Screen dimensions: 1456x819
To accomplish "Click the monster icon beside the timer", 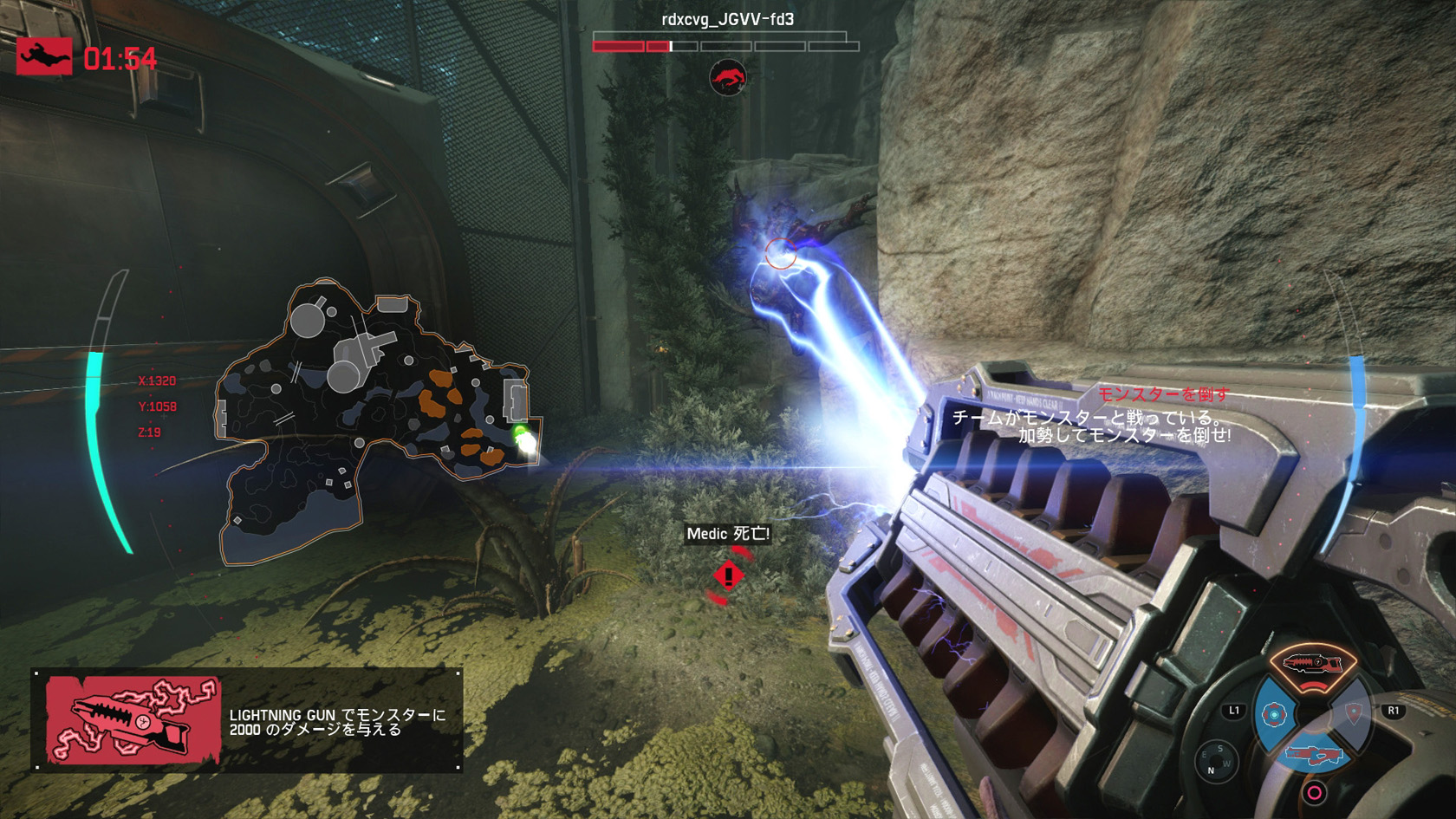I will tap(44, 57).
